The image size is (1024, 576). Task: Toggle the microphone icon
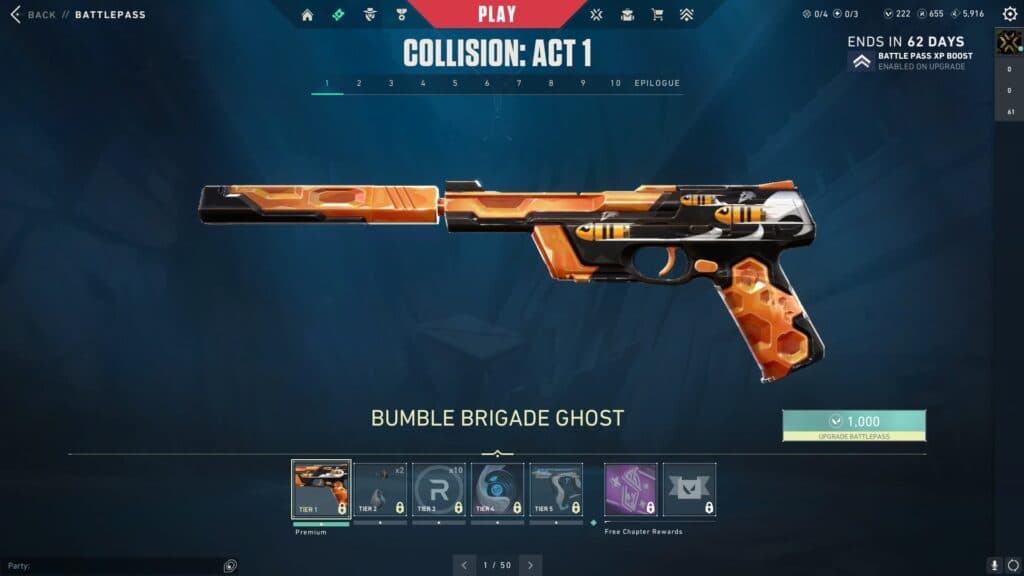click(994, 565)
